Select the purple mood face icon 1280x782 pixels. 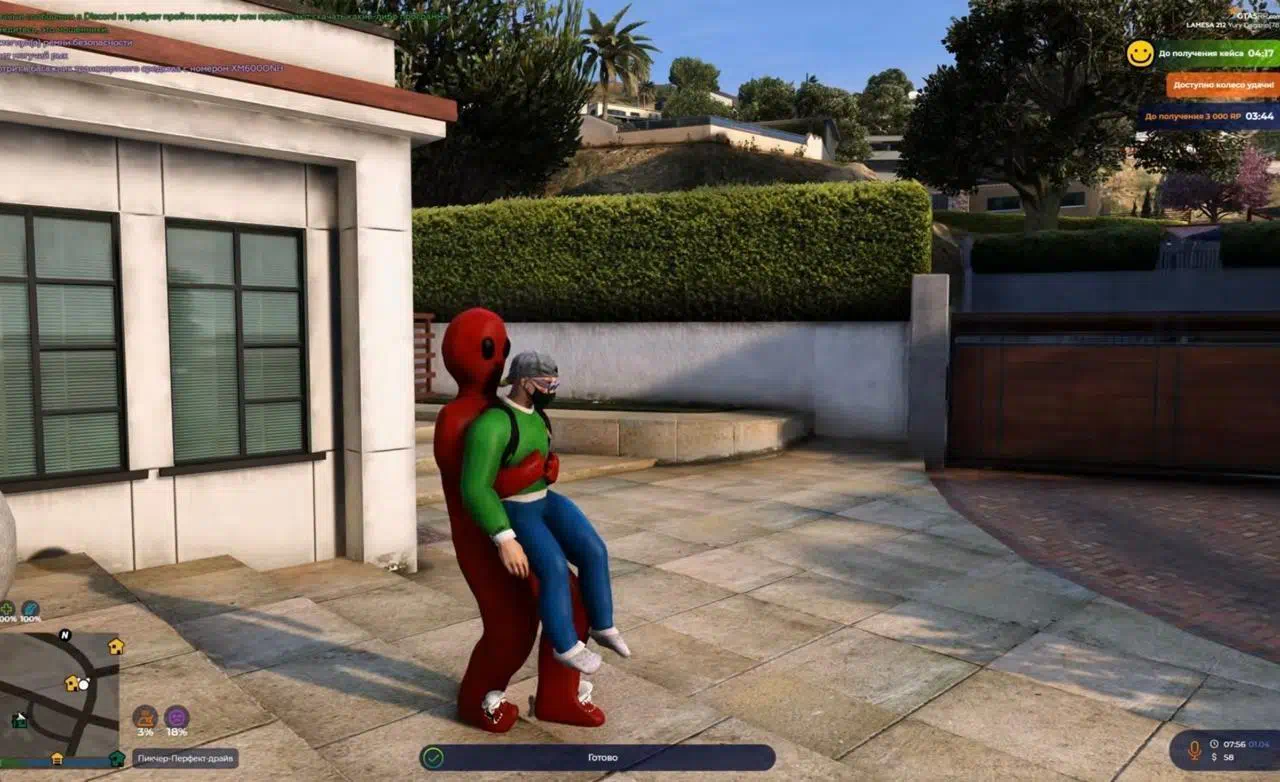point(176,717)
